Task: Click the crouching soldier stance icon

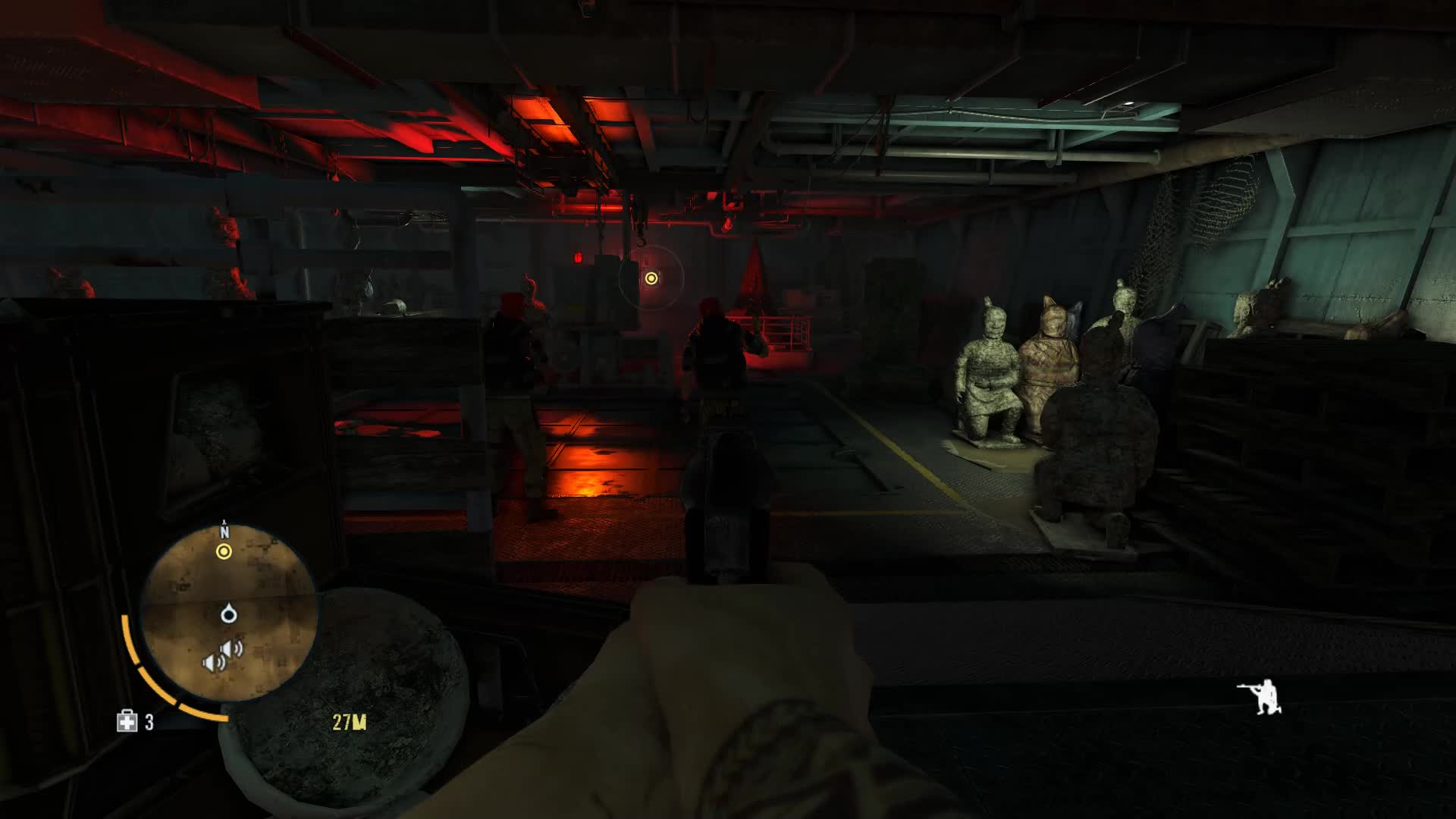Action: click(x=1260, y=697)
